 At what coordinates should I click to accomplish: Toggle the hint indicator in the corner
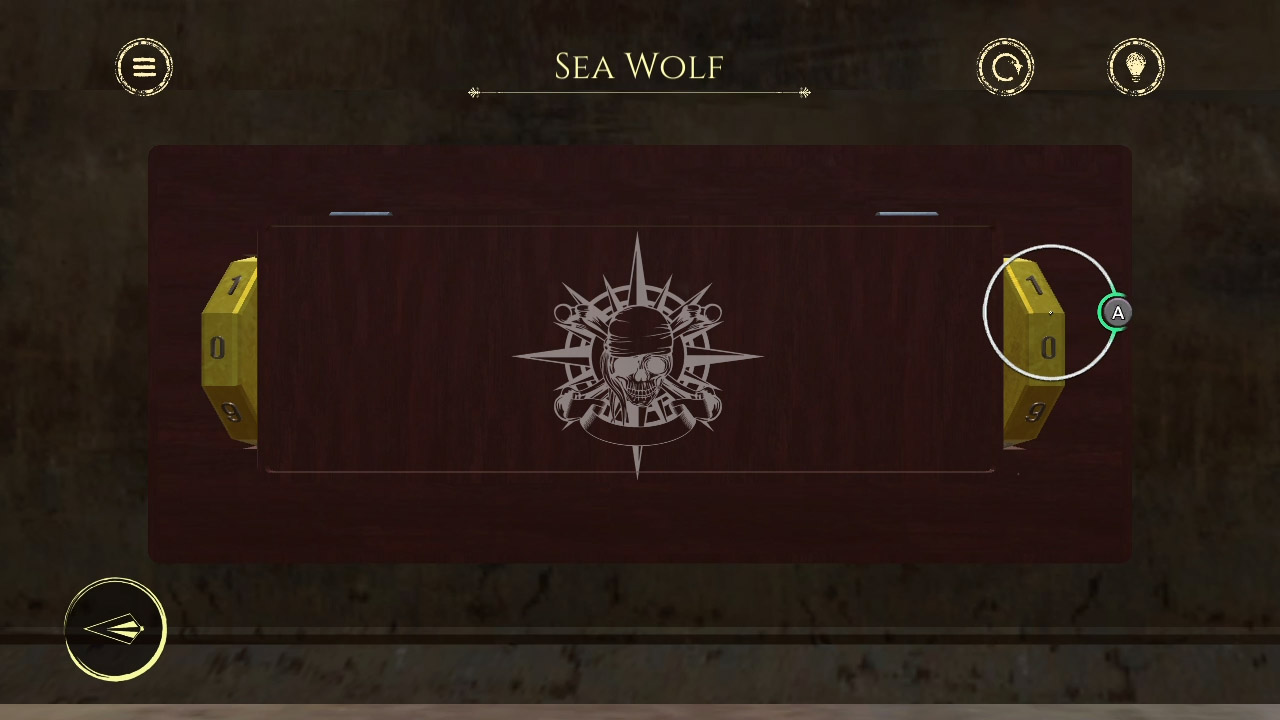[x=1117, y=313]
